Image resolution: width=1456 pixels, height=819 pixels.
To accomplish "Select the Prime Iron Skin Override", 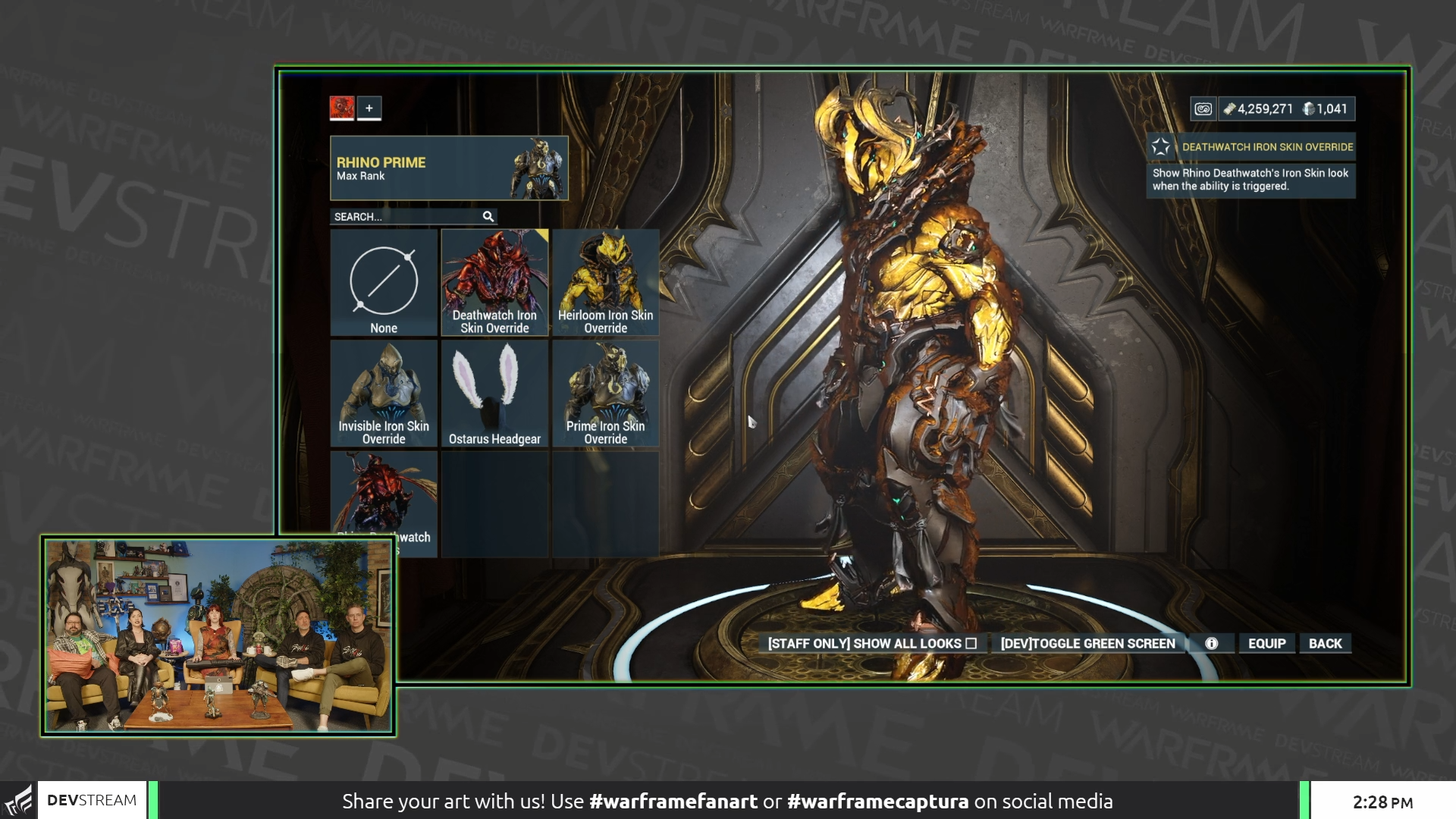I will tap(606, 393).
